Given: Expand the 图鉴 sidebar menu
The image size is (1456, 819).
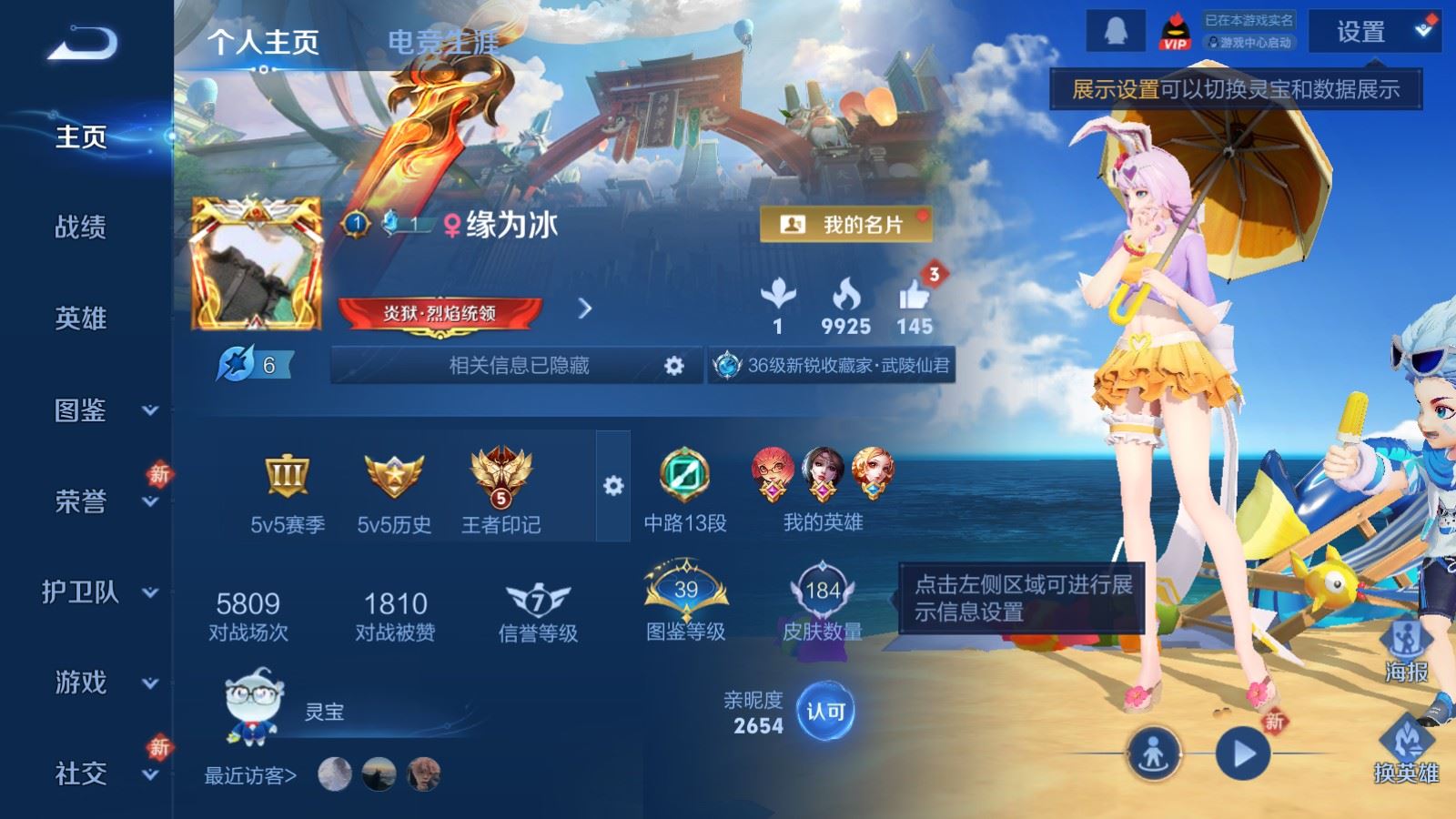Looking at the screenshot, I should (x=98, y=410).
